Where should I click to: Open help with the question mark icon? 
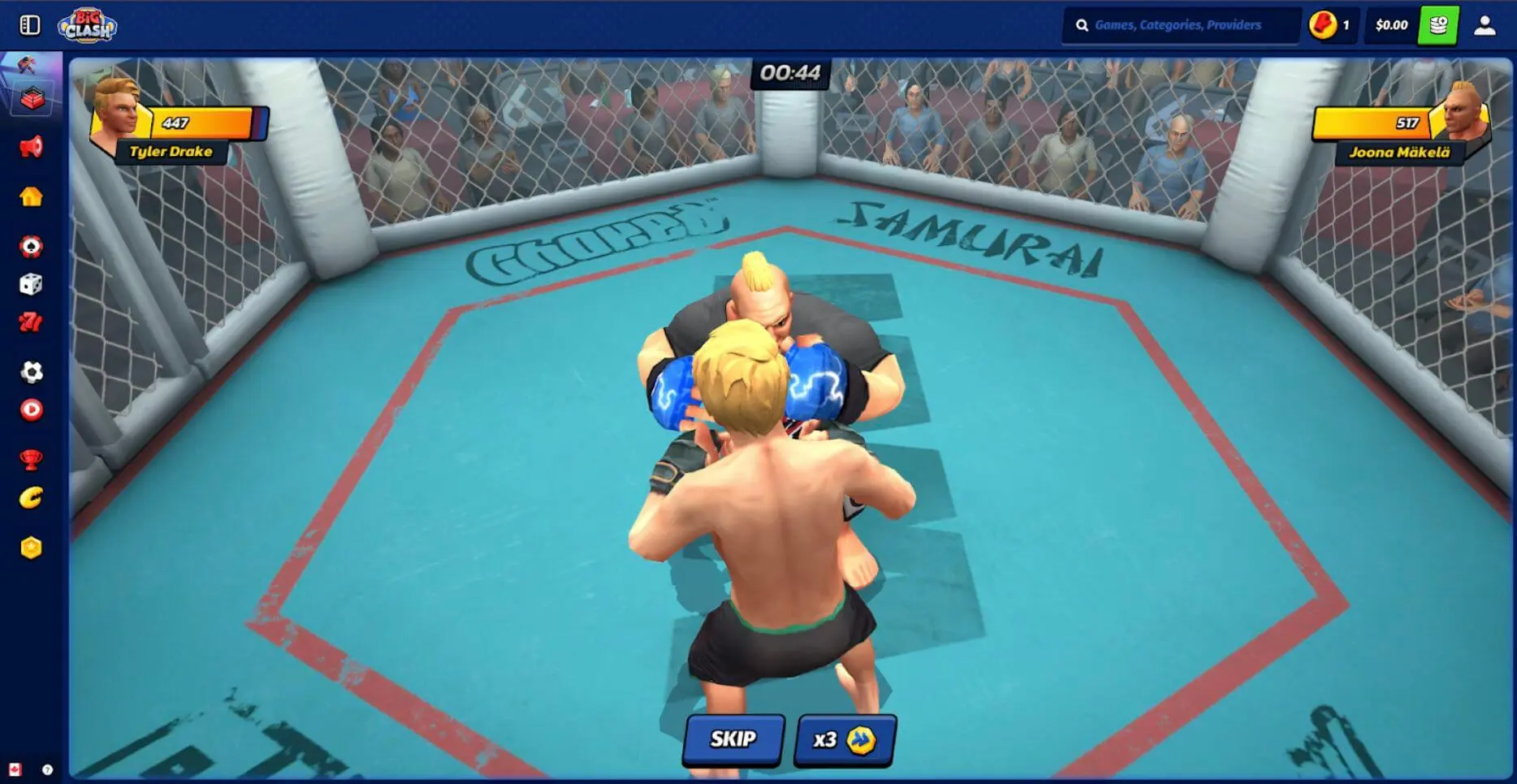click(x=47, y=769)
